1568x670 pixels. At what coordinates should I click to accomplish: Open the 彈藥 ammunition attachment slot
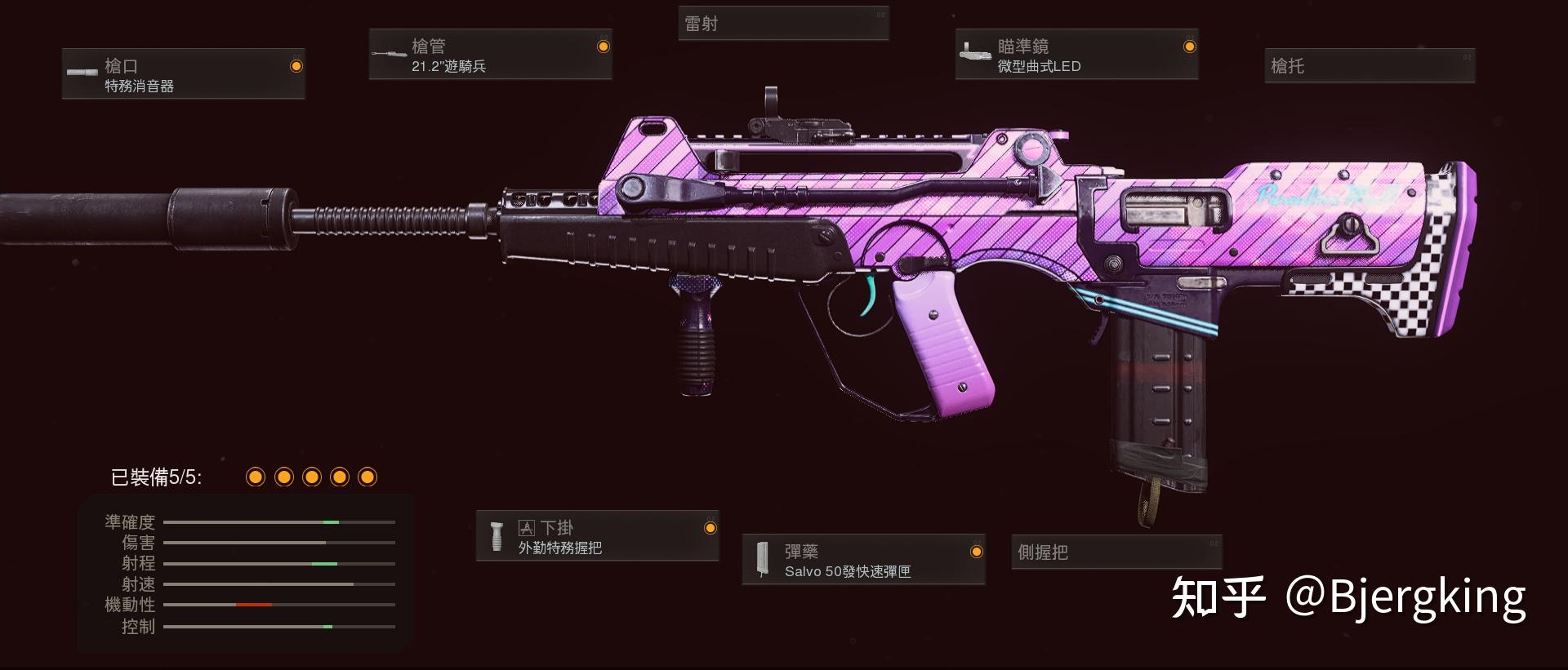coord(863,560)
